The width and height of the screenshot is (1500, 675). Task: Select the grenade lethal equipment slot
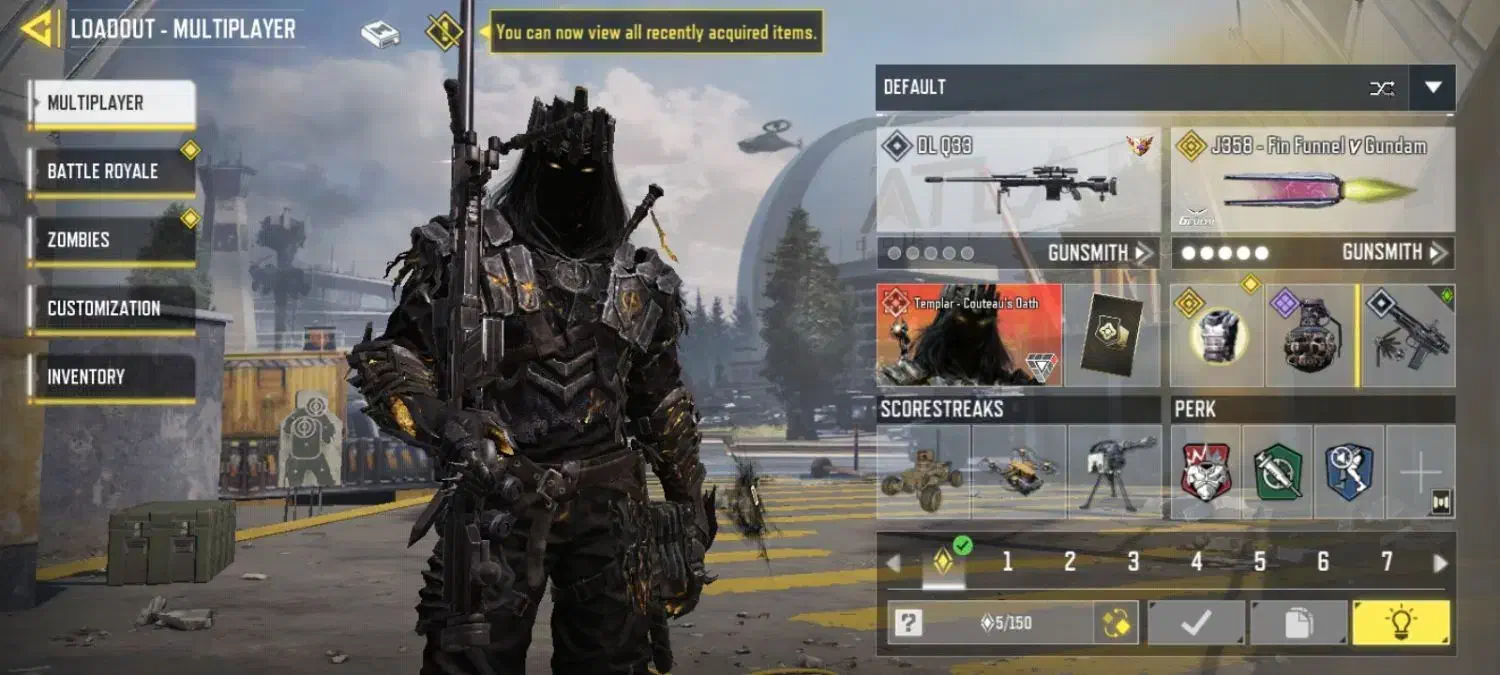pos(1310,336)
